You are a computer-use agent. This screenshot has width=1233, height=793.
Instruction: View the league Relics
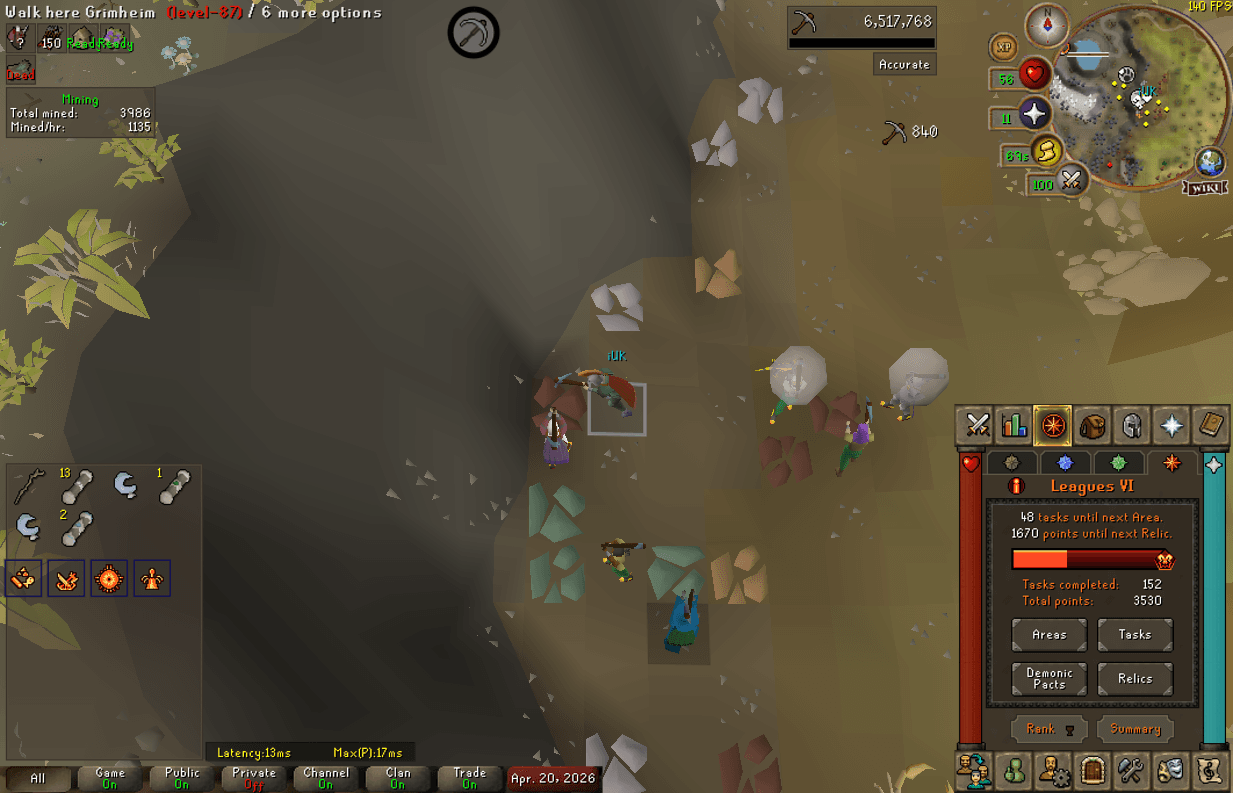point(1135,679)
